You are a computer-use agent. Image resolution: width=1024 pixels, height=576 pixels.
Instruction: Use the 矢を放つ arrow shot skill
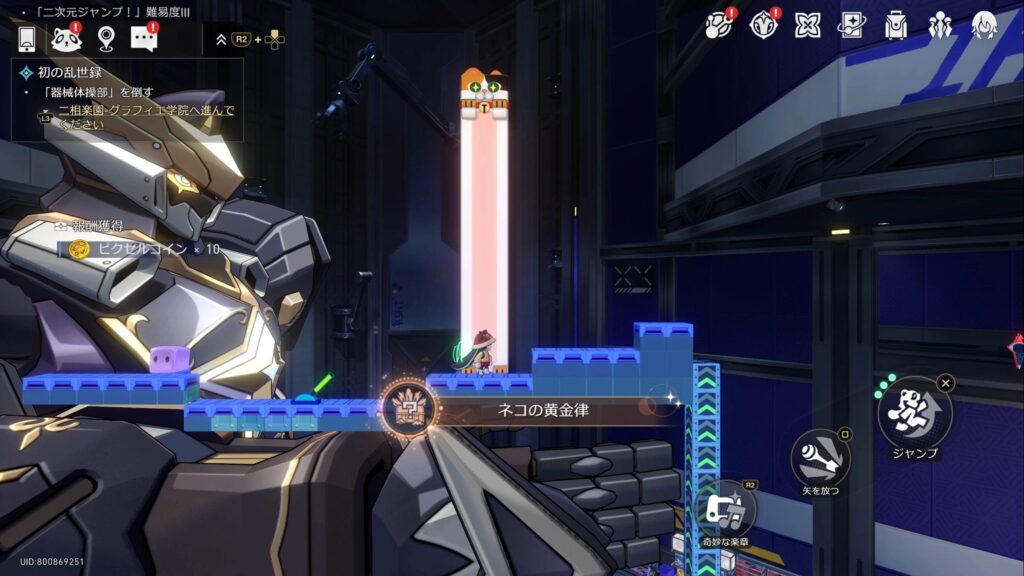pyautogui.click(x=820, y=459)
